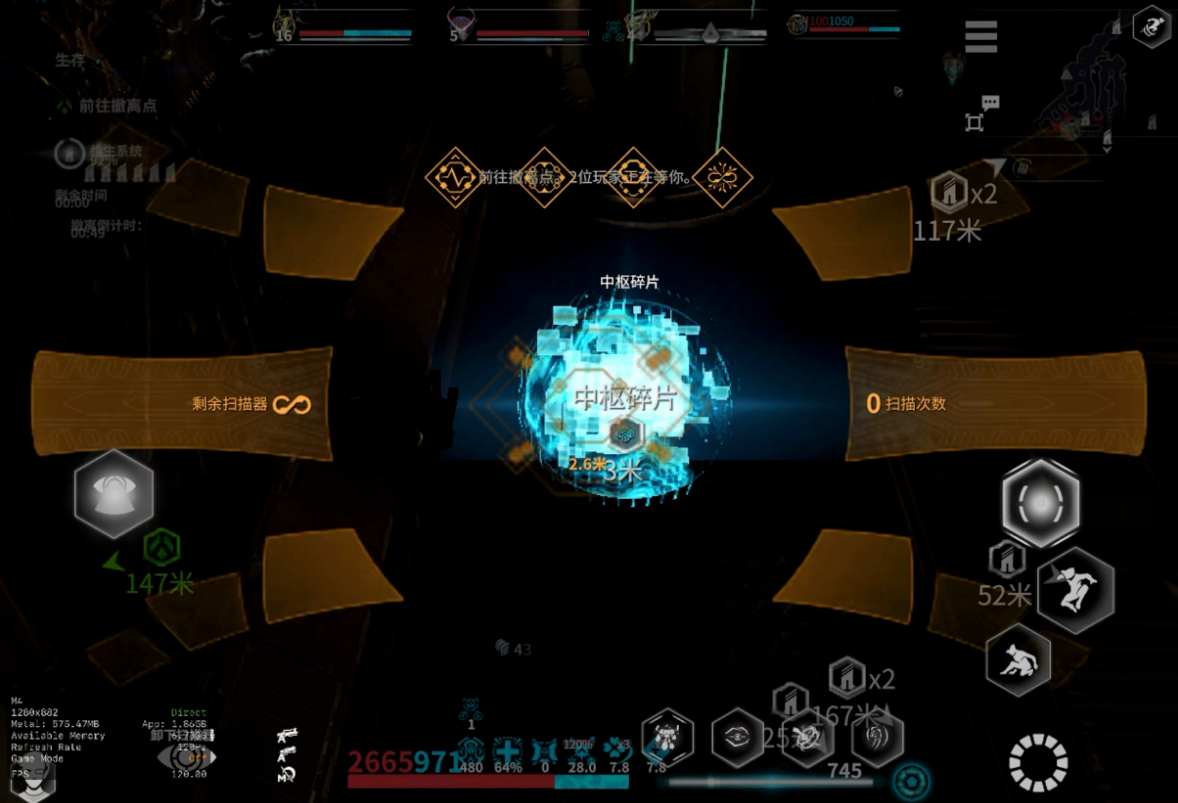Open the hamburger pause menu
This screenshot has height=803, width=1178.
tap(981, 36)
